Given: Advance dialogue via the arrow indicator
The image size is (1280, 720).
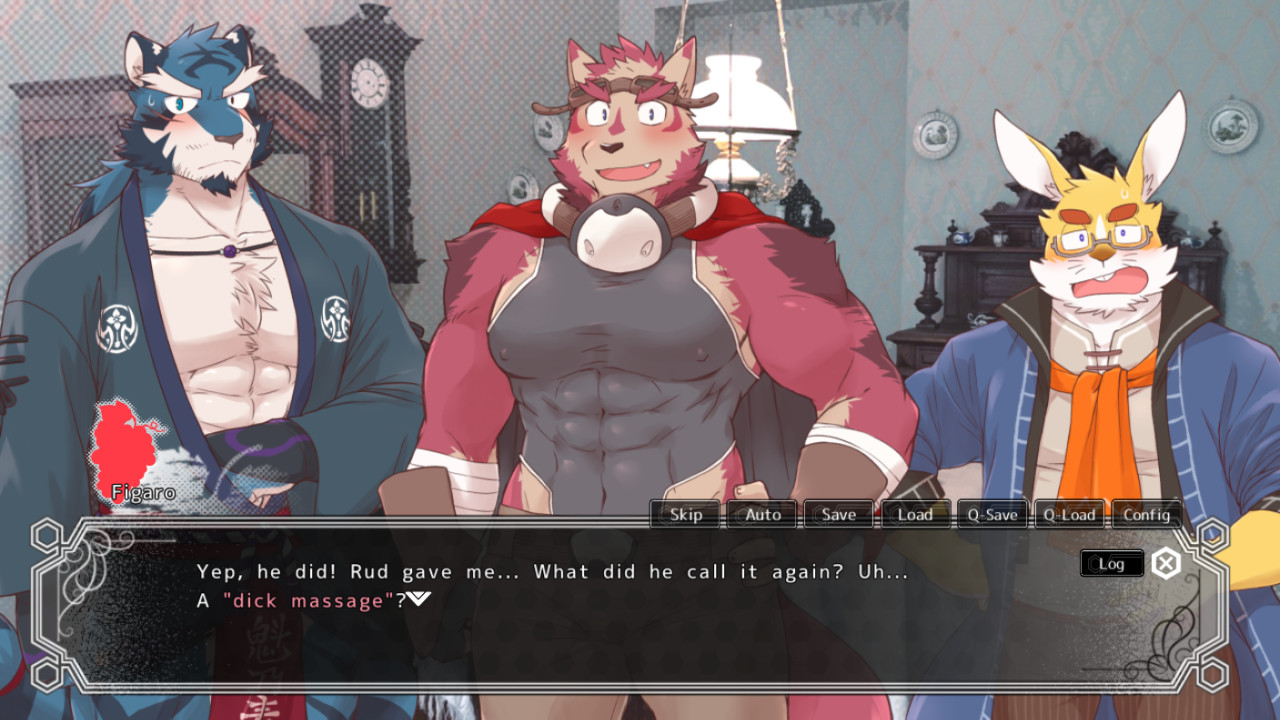Looking at the screenshot, I should tap(419, 599).
